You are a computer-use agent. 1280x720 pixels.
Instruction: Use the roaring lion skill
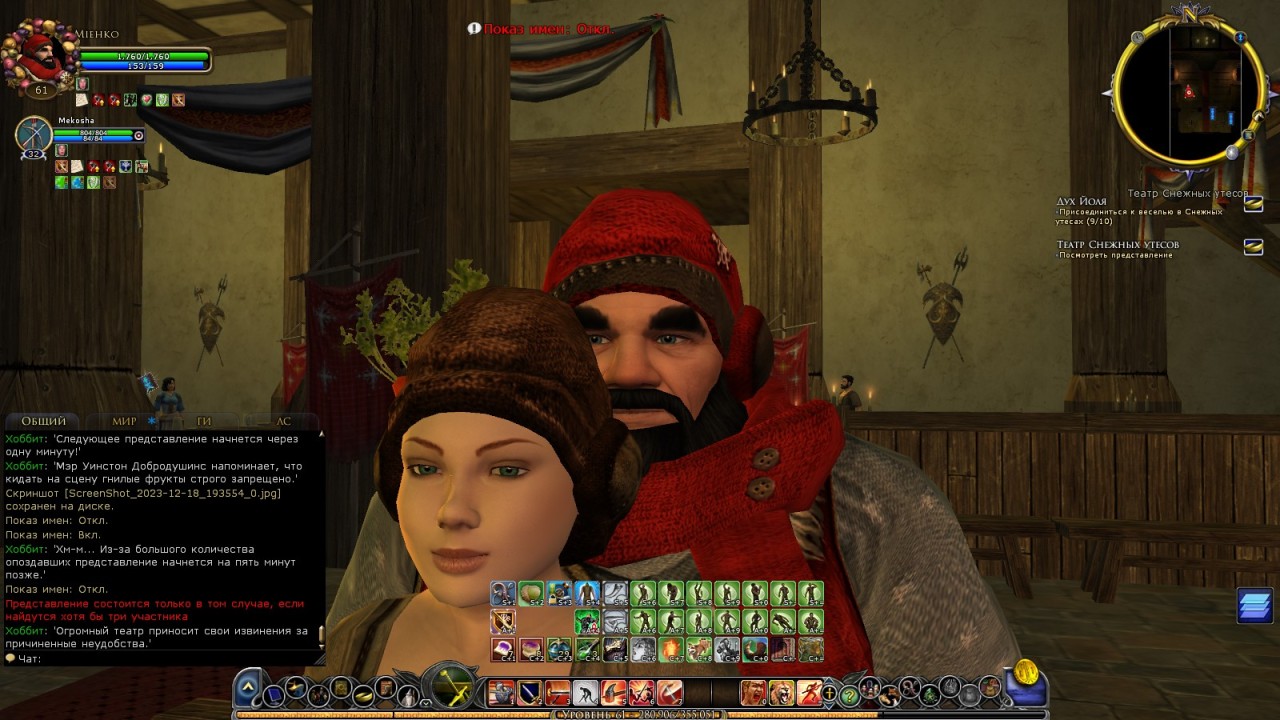pos(780,692)
